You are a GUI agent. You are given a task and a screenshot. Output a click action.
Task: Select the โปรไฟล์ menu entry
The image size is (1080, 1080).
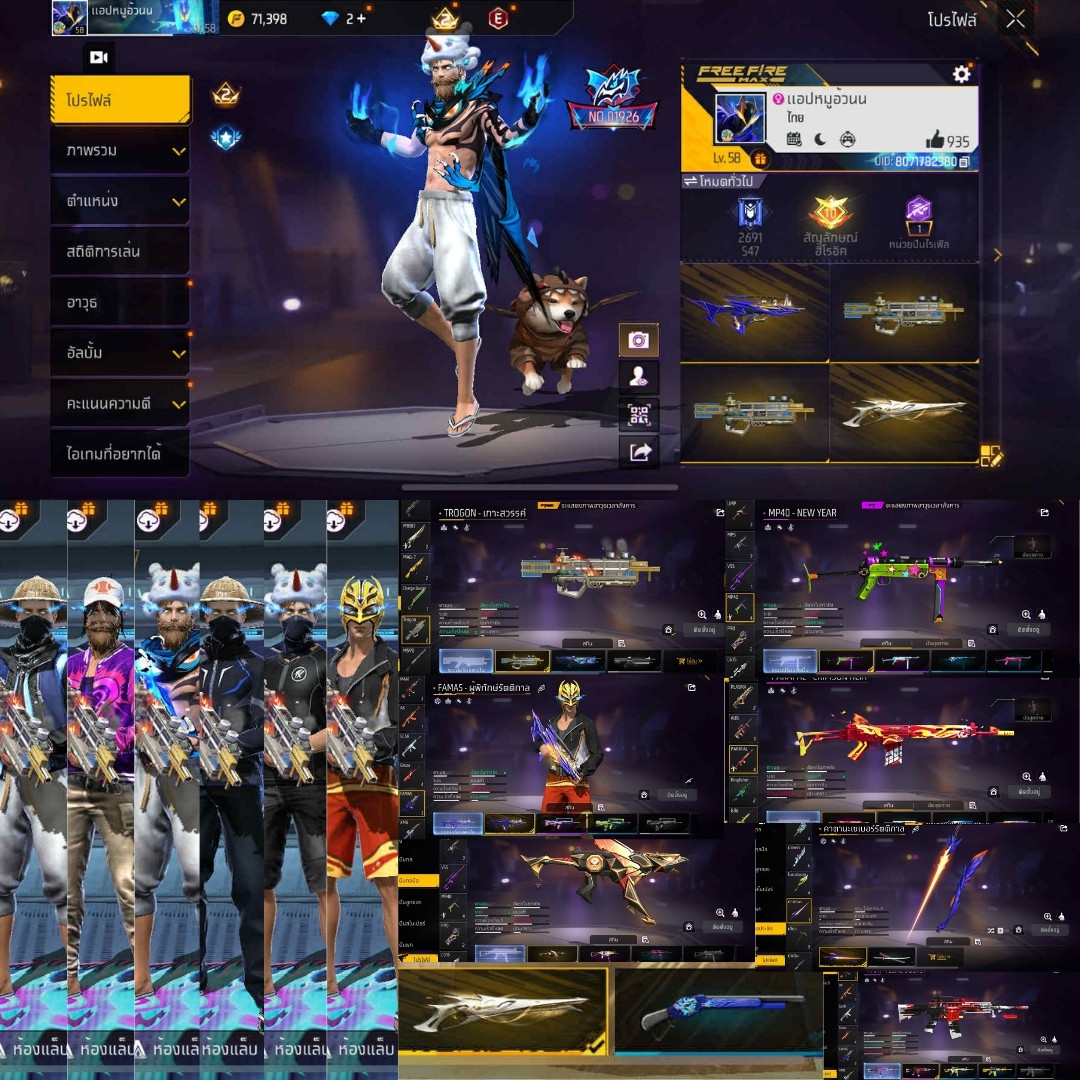(120, 100)
